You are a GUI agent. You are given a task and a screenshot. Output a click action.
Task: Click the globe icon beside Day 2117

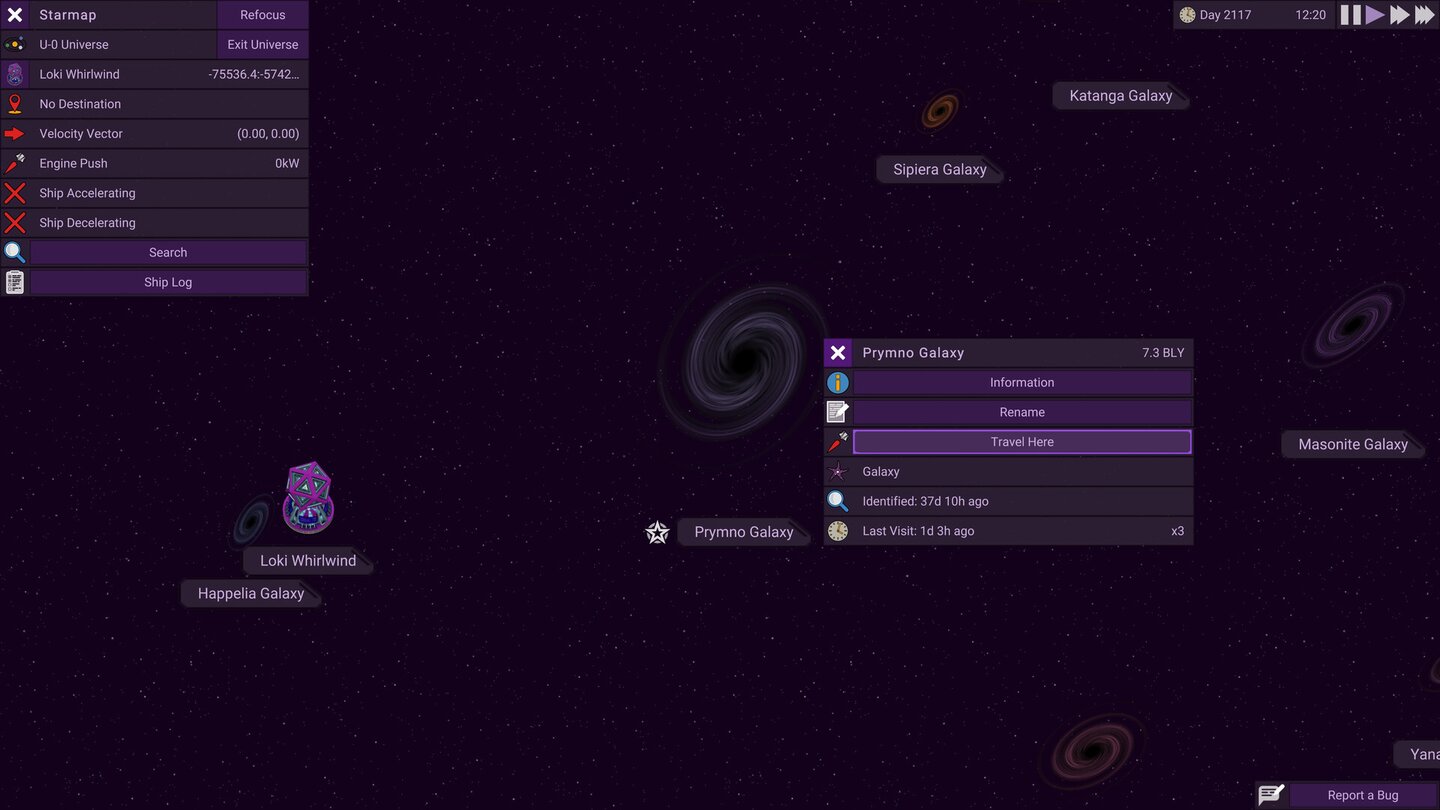(1186, 14)
